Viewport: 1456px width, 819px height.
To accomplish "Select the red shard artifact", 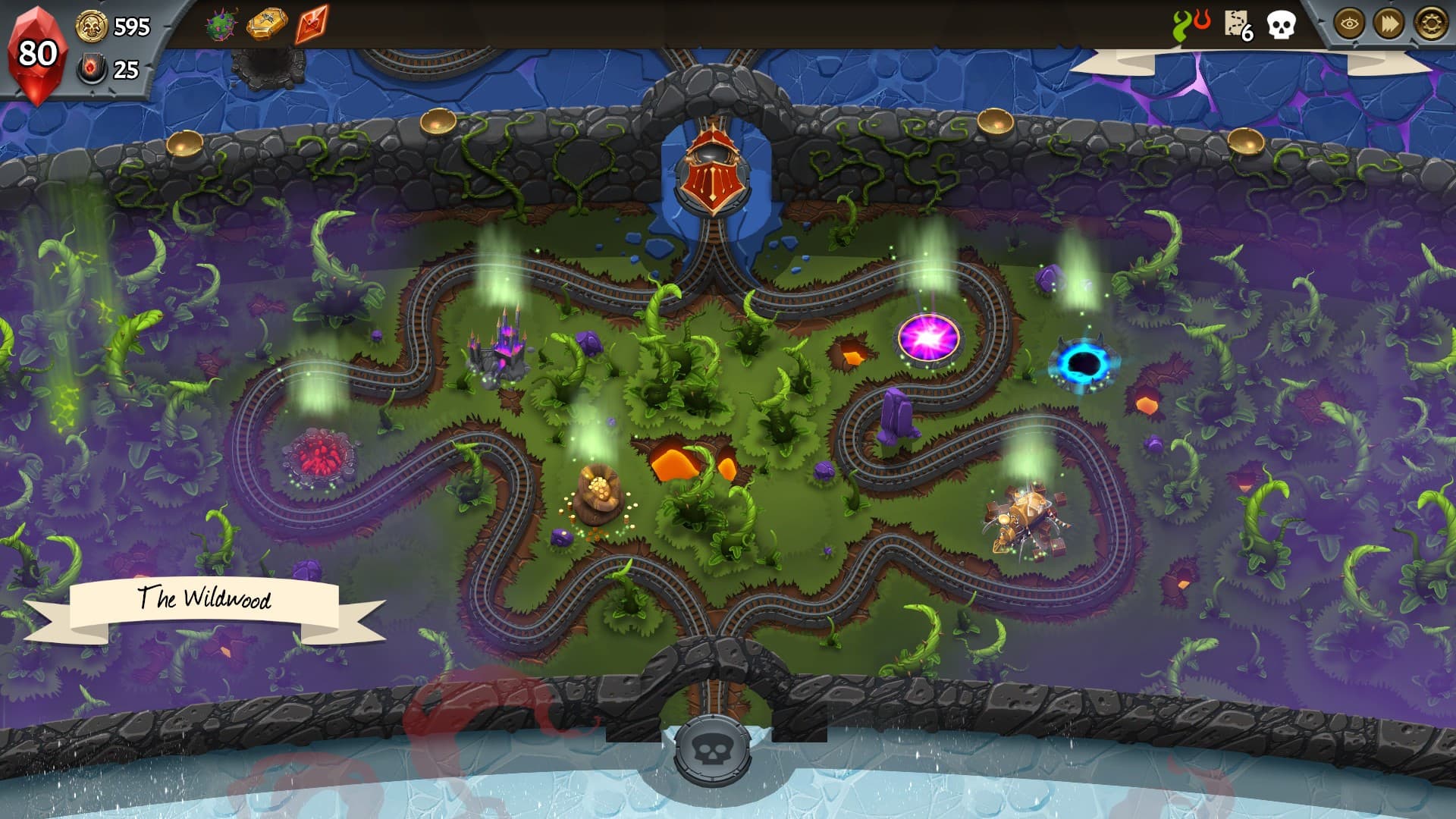I will 312,24.
